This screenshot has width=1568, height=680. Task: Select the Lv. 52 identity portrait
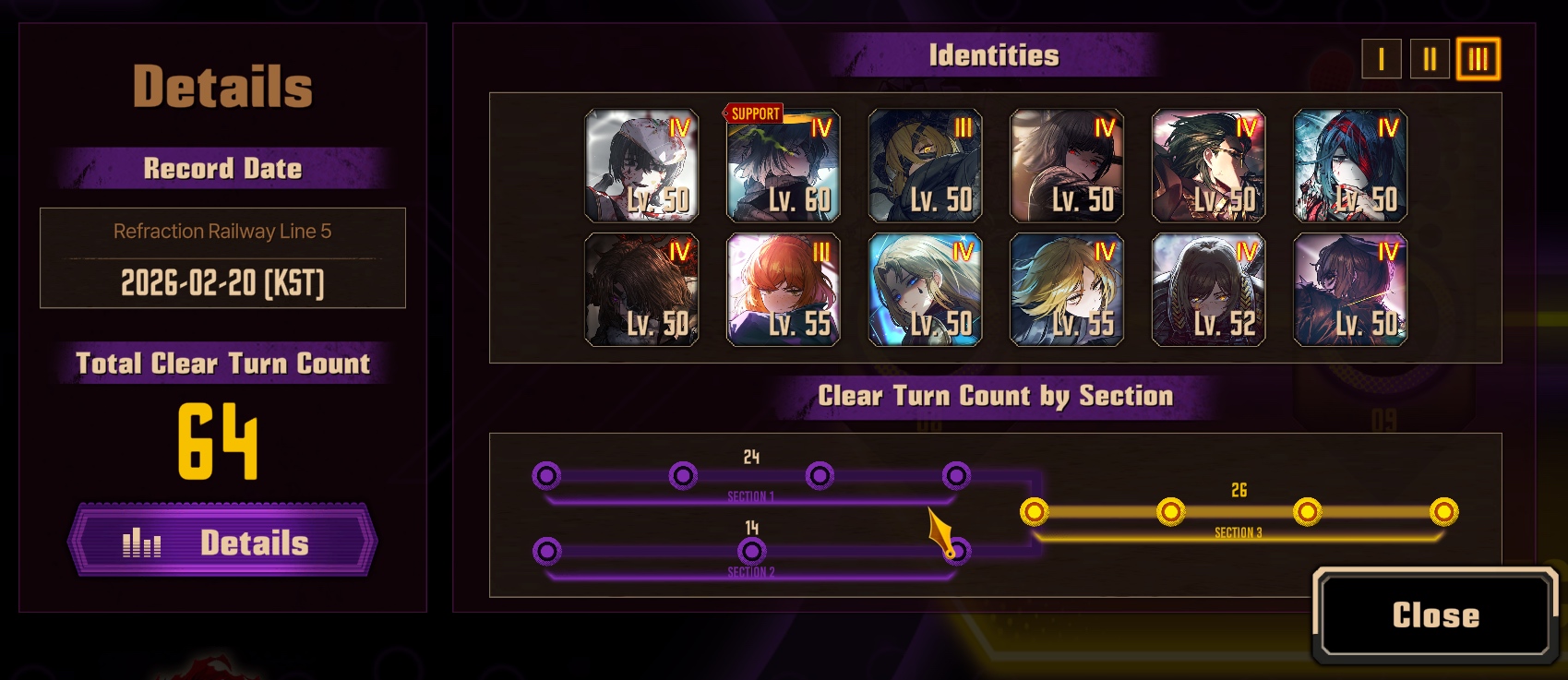click(x=1208, y=290)
